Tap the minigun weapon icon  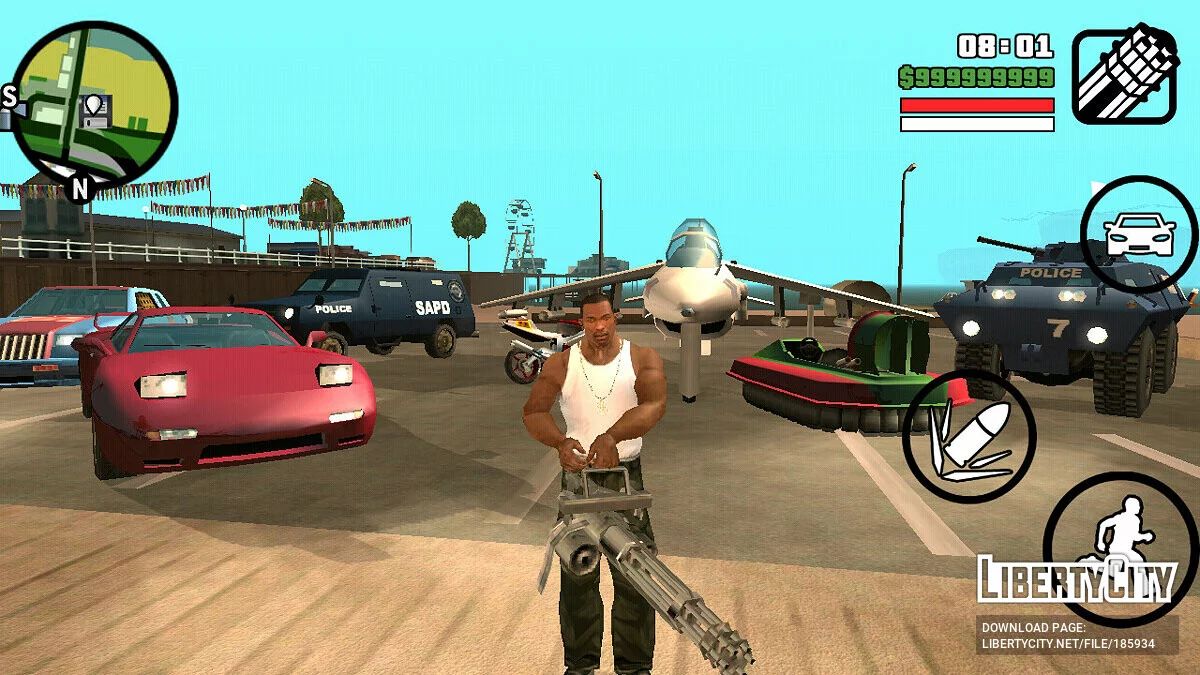point(1124,75)
